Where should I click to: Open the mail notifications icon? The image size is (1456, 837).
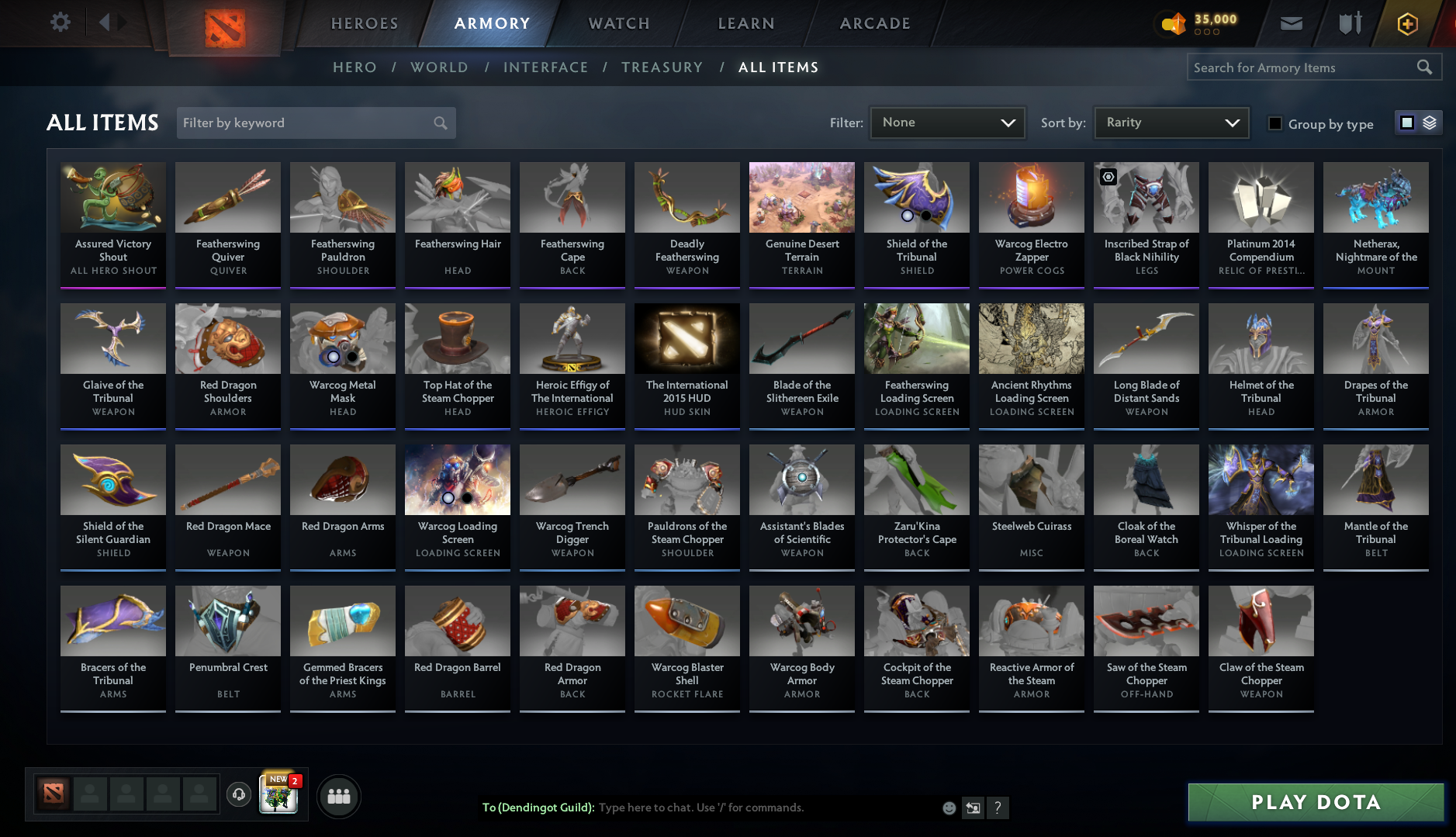click(x=1291, y=22)
